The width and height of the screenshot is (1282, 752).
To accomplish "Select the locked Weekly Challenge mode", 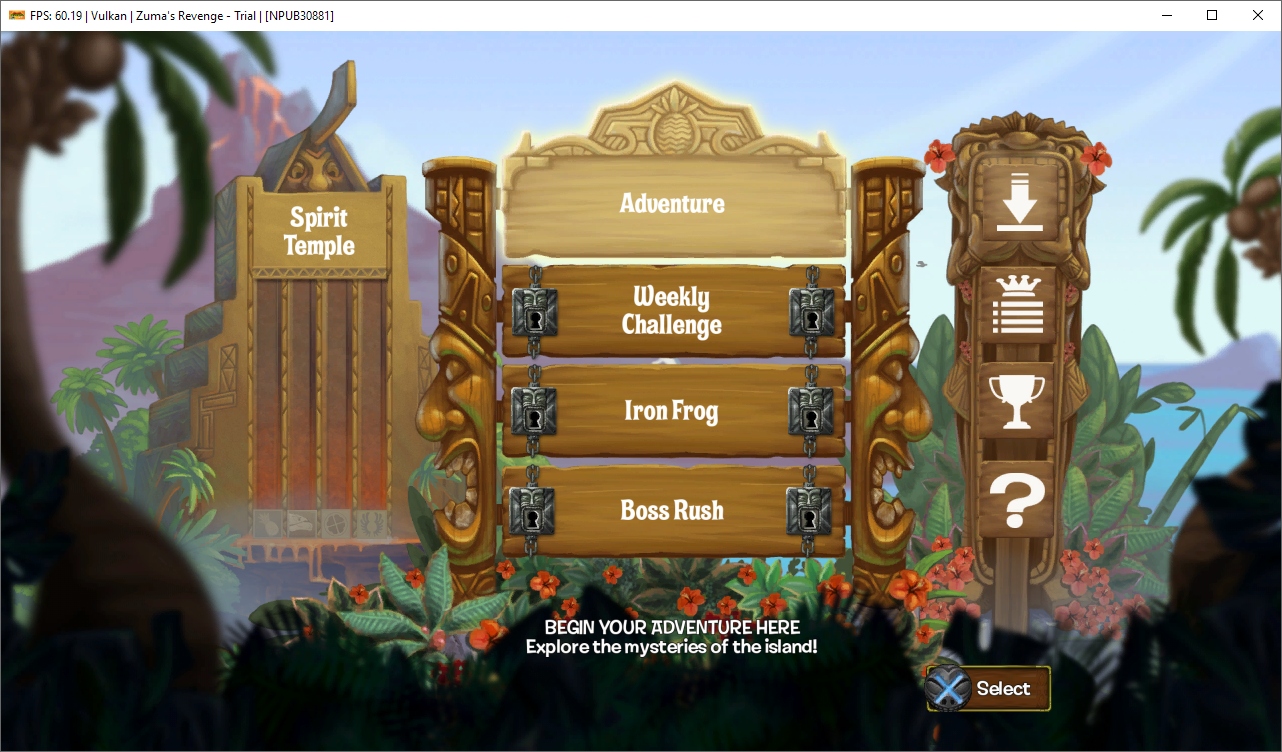I will point(673,311).
